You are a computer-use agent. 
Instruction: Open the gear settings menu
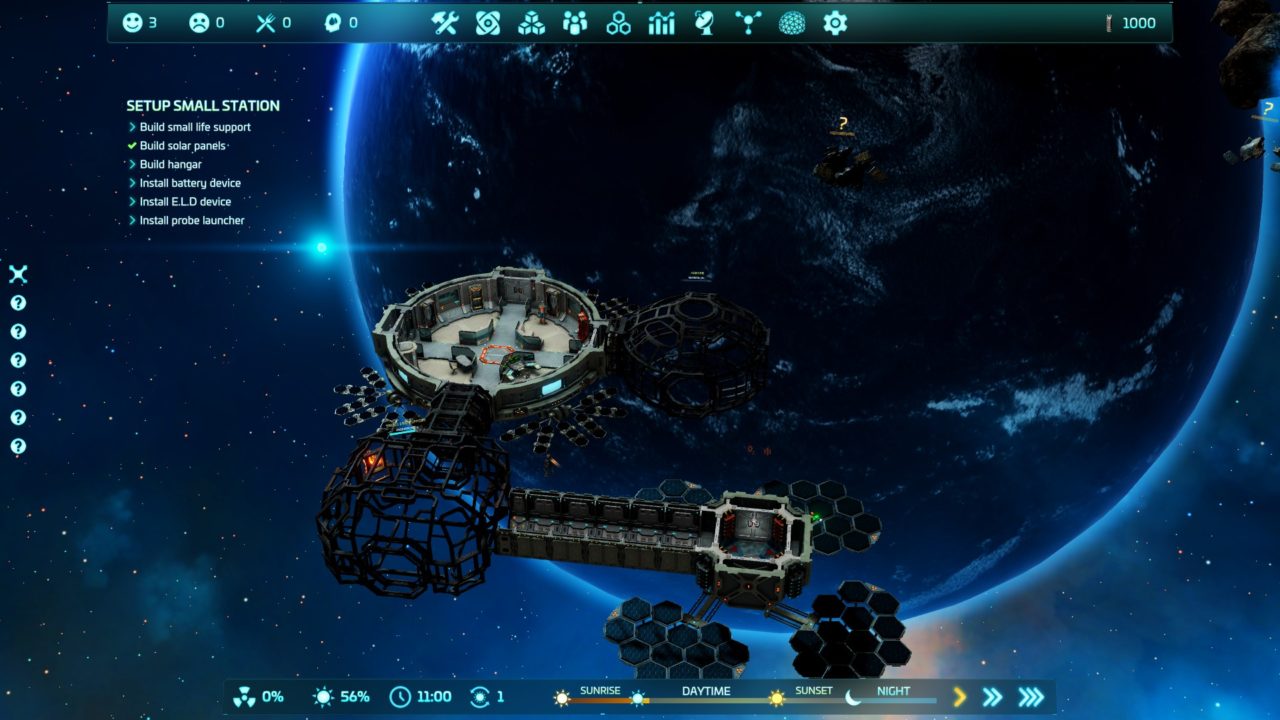coord(835,23)
